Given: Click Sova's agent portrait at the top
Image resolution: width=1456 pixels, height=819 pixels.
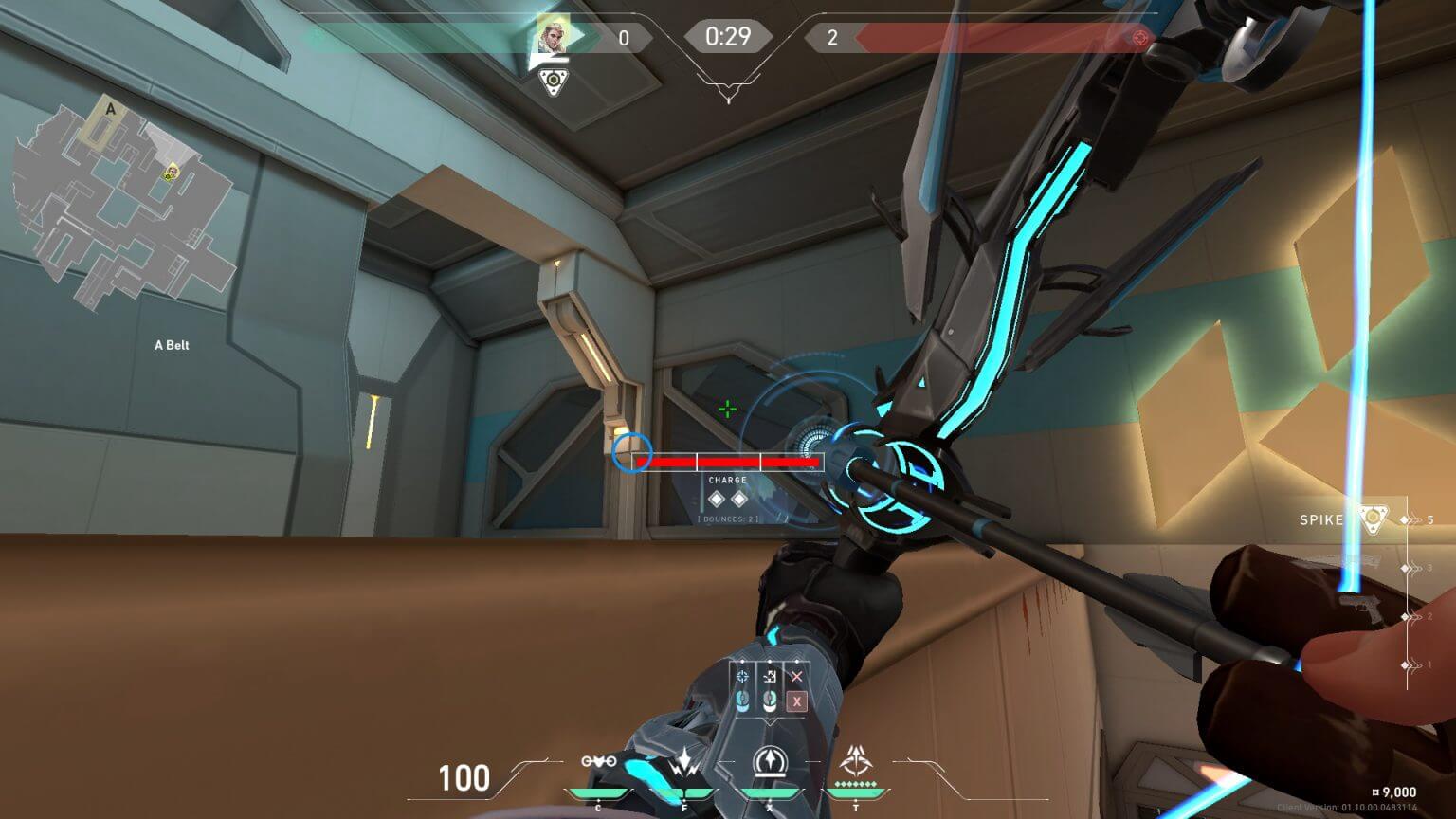Looking at the screenshot, I should pos(555,38).
